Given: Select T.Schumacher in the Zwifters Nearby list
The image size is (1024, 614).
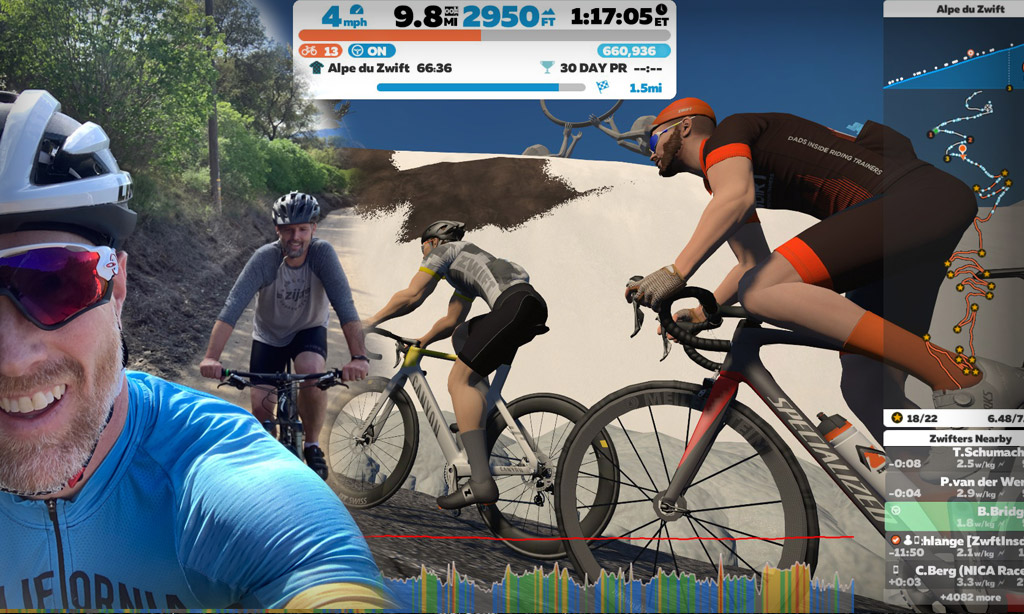Looking at the screenshot, I should (x=955, y=457).
